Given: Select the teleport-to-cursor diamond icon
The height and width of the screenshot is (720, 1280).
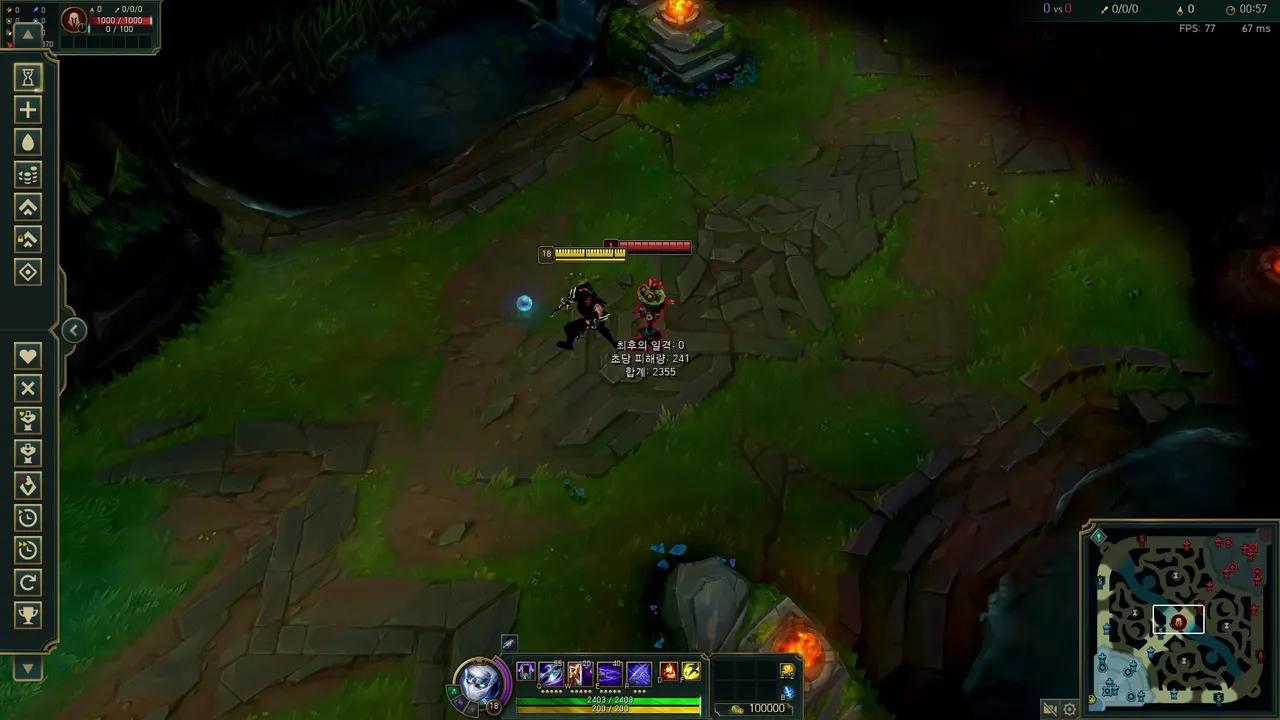Looking at the screenshot, I should tap(28, 271).
